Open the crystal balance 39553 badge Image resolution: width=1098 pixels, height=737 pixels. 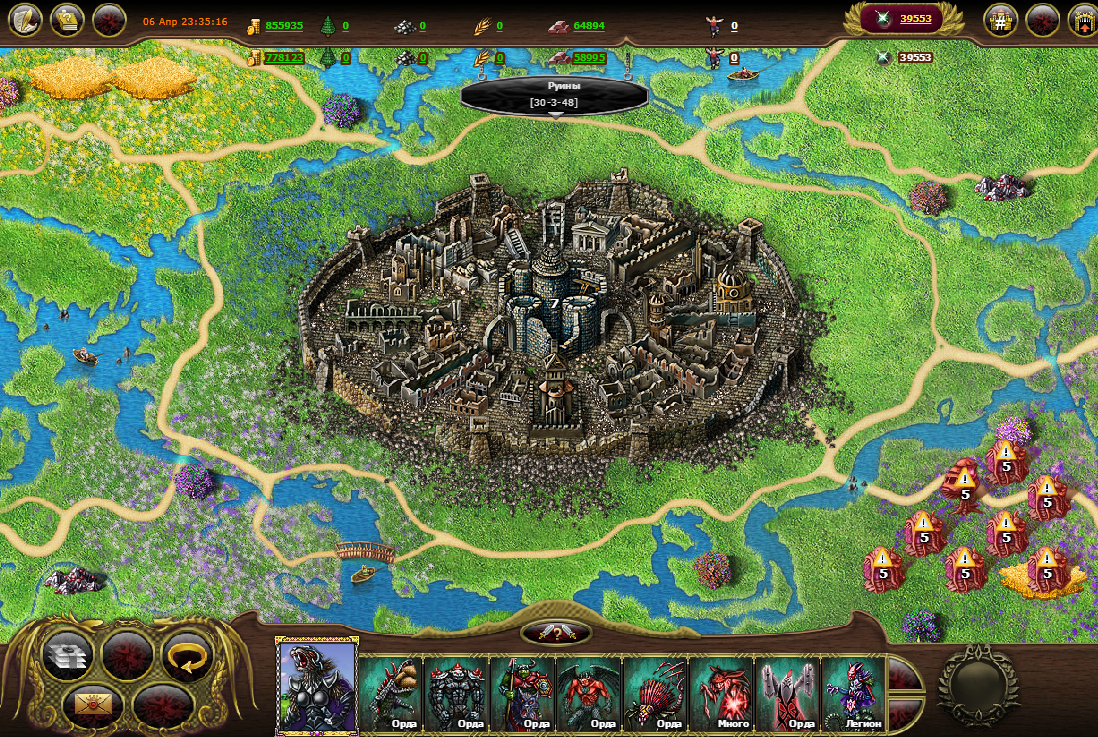(x=904, y=19)
